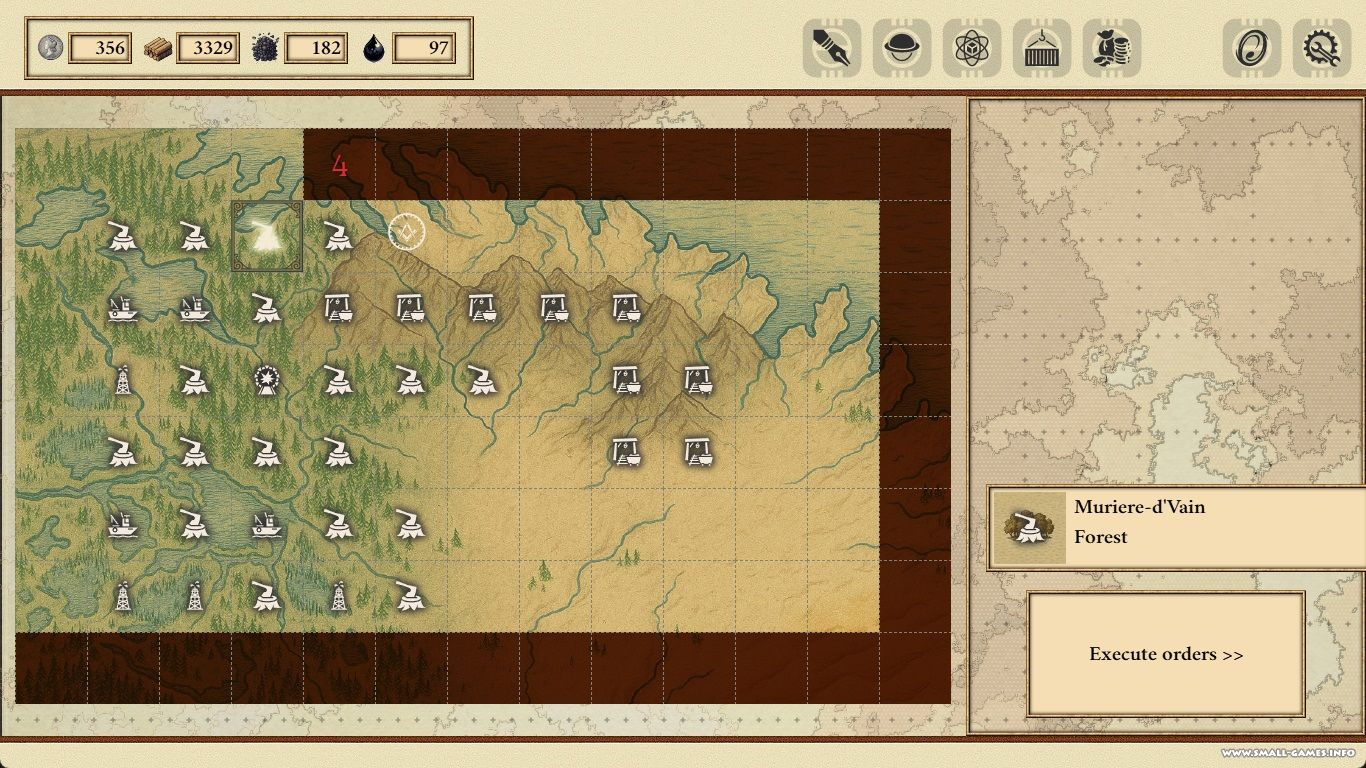Open the cargo container trade menu
1366x768 pixels.
click(1042, 48)
